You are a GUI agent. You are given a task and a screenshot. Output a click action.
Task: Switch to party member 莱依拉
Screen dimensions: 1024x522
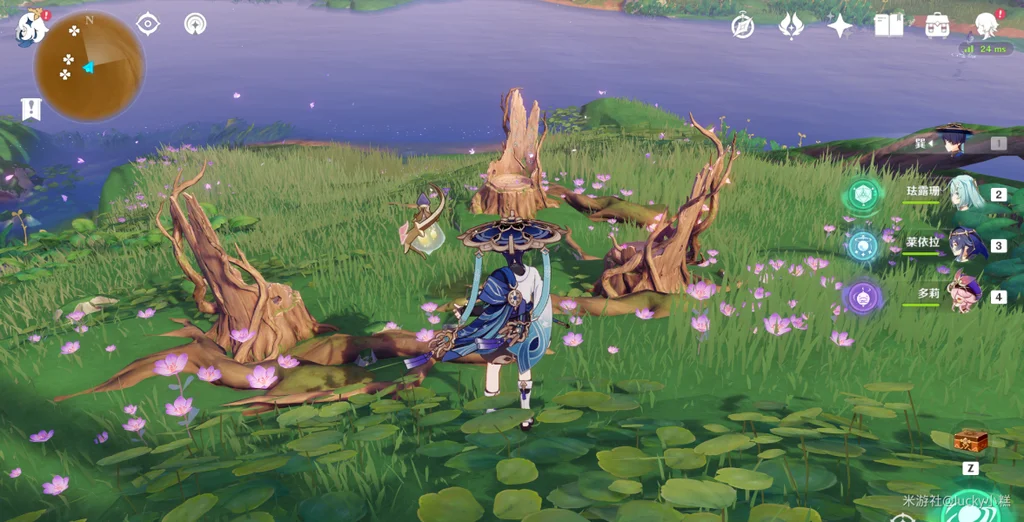966,245
